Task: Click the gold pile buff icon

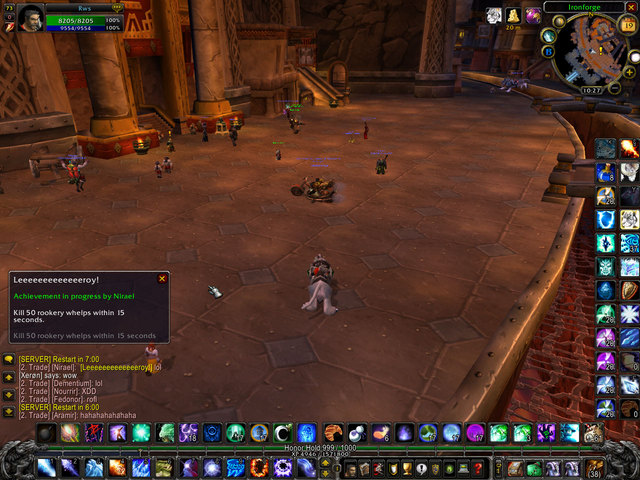Action: click(513, 15)
